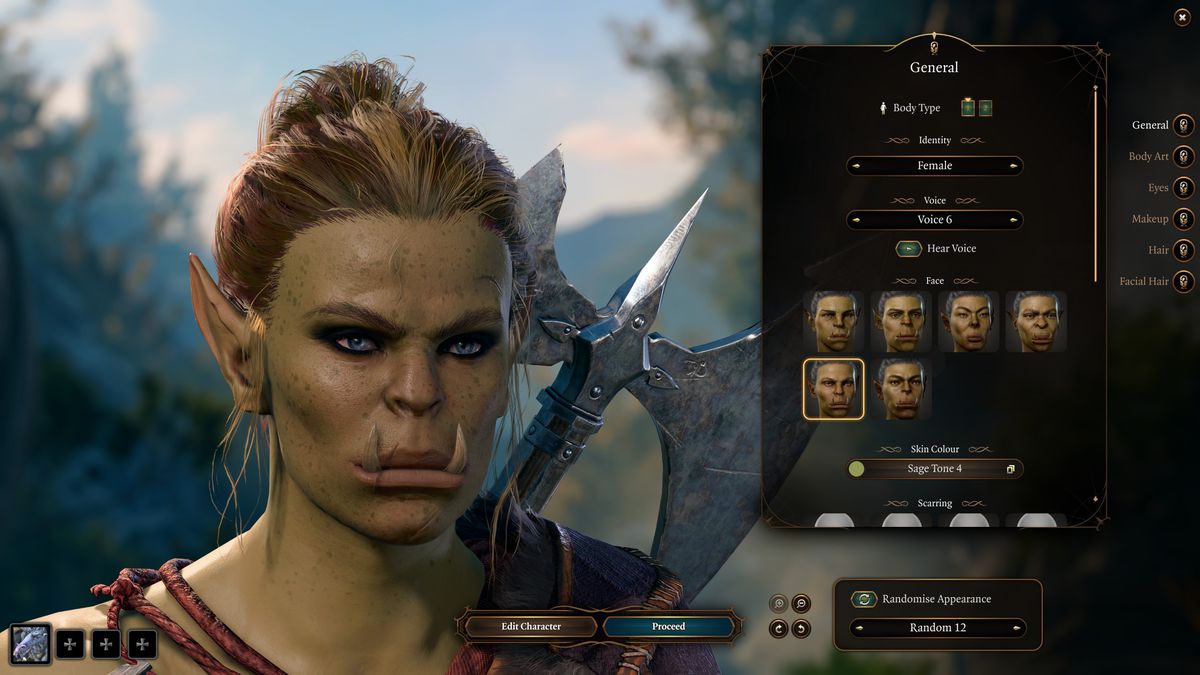This screenshot has width=1200, height=675.
Task: Choose the first face thumbnail in top row
Action: (x=833, y=321)
